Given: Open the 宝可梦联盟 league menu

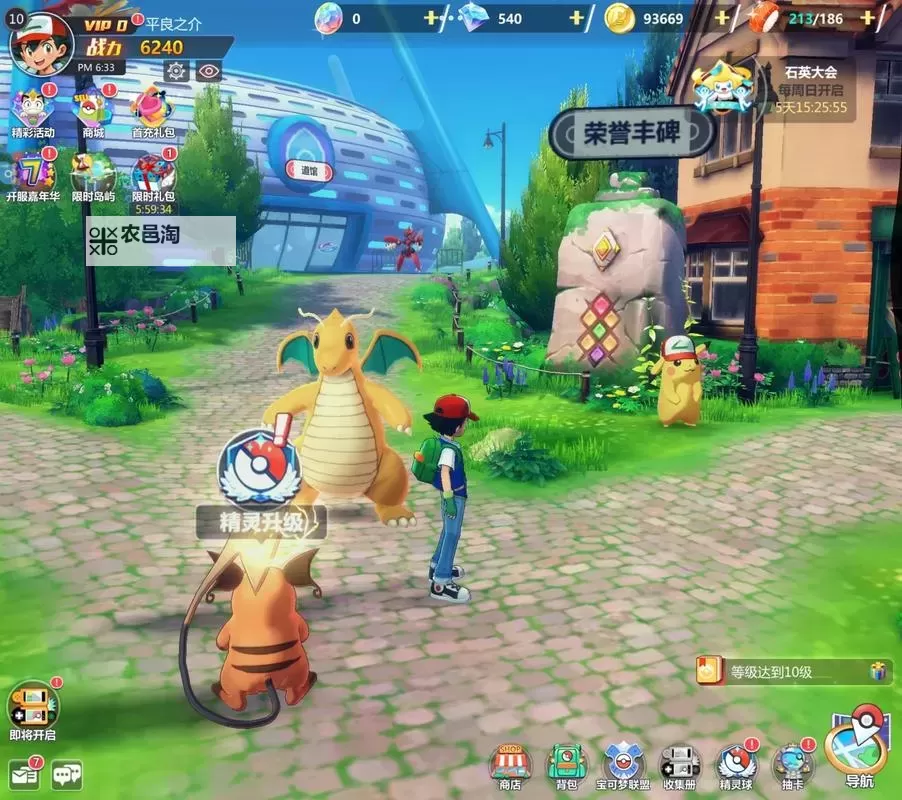Looking at the screenshot, I should click(623, 766).
